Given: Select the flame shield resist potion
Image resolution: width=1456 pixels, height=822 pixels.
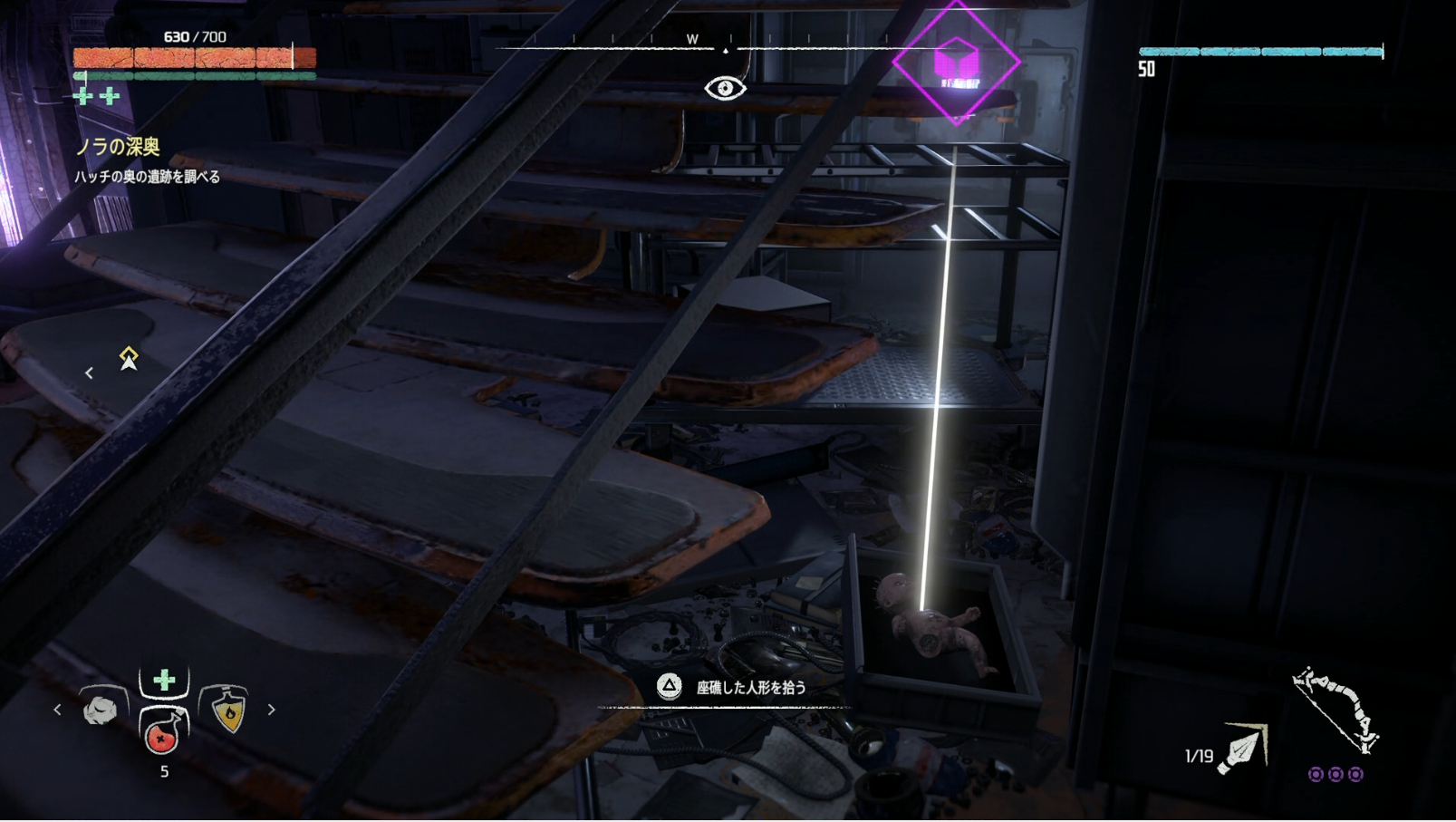Looking at the screenshot, I should [228, 709].
